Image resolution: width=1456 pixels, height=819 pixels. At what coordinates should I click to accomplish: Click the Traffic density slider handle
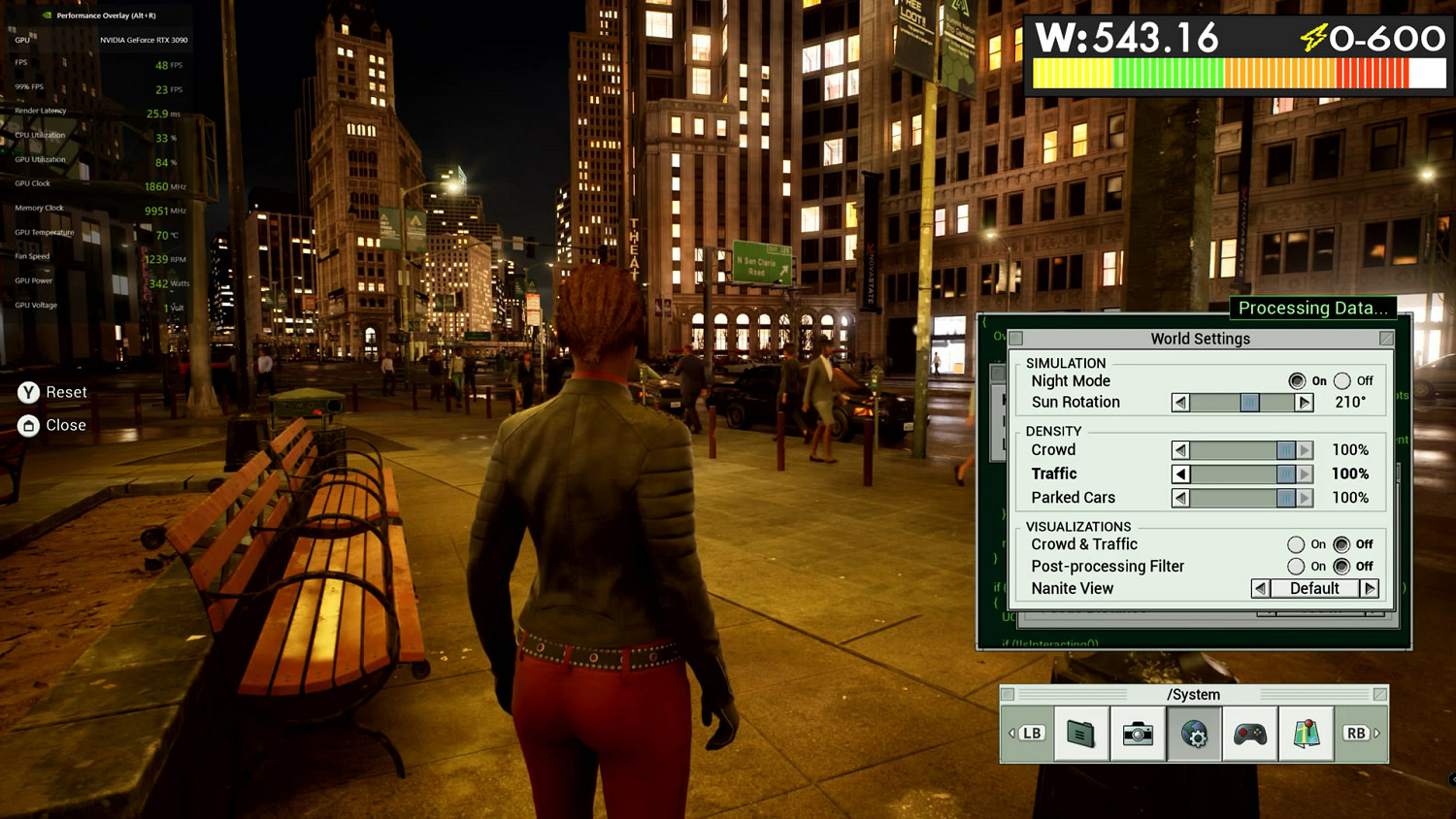coord(1286,475)
